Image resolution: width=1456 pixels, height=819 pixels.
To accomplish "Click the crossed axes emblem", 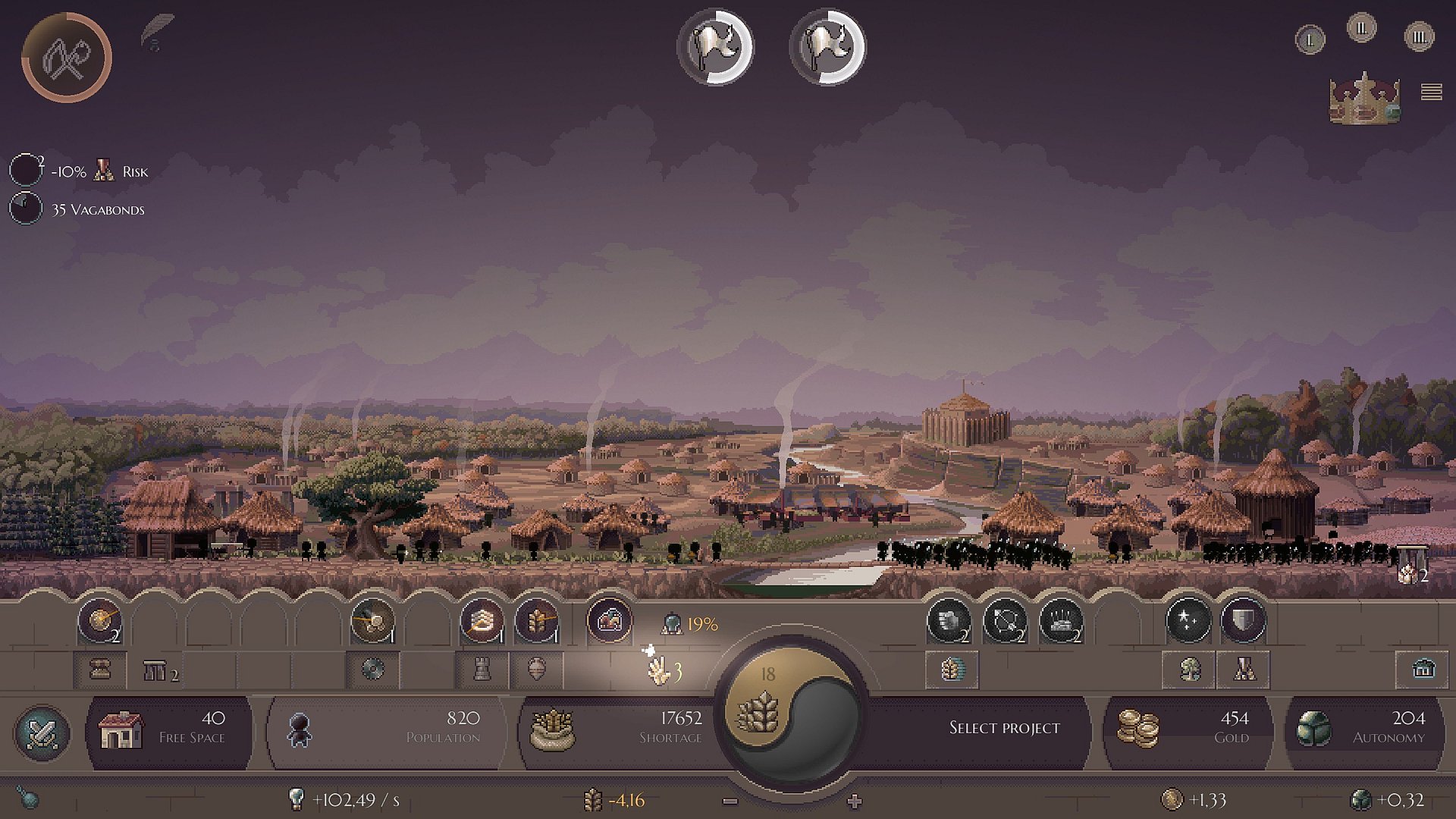I will pyautogui.click(x=67, y=58).
